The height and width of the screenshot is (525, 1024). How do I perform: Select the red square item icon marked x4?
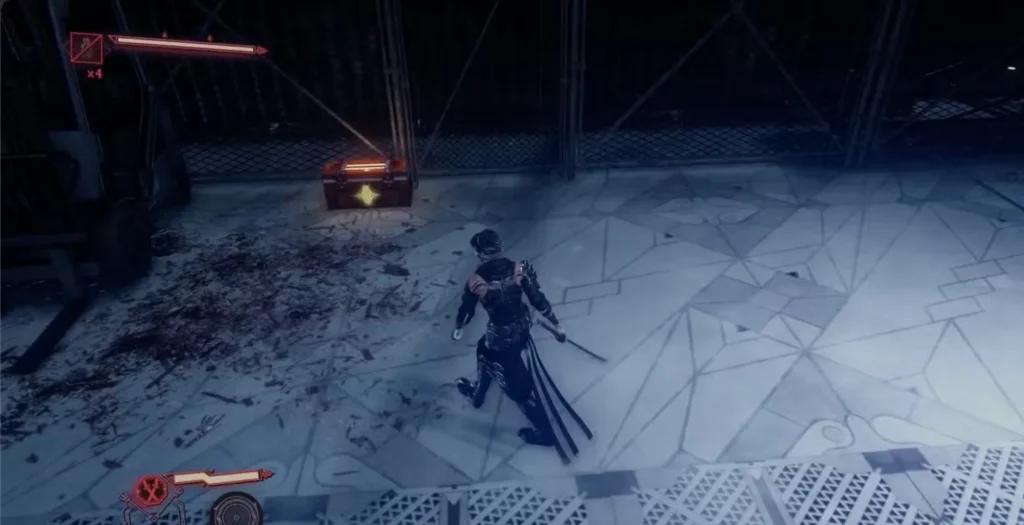(87, 48)
